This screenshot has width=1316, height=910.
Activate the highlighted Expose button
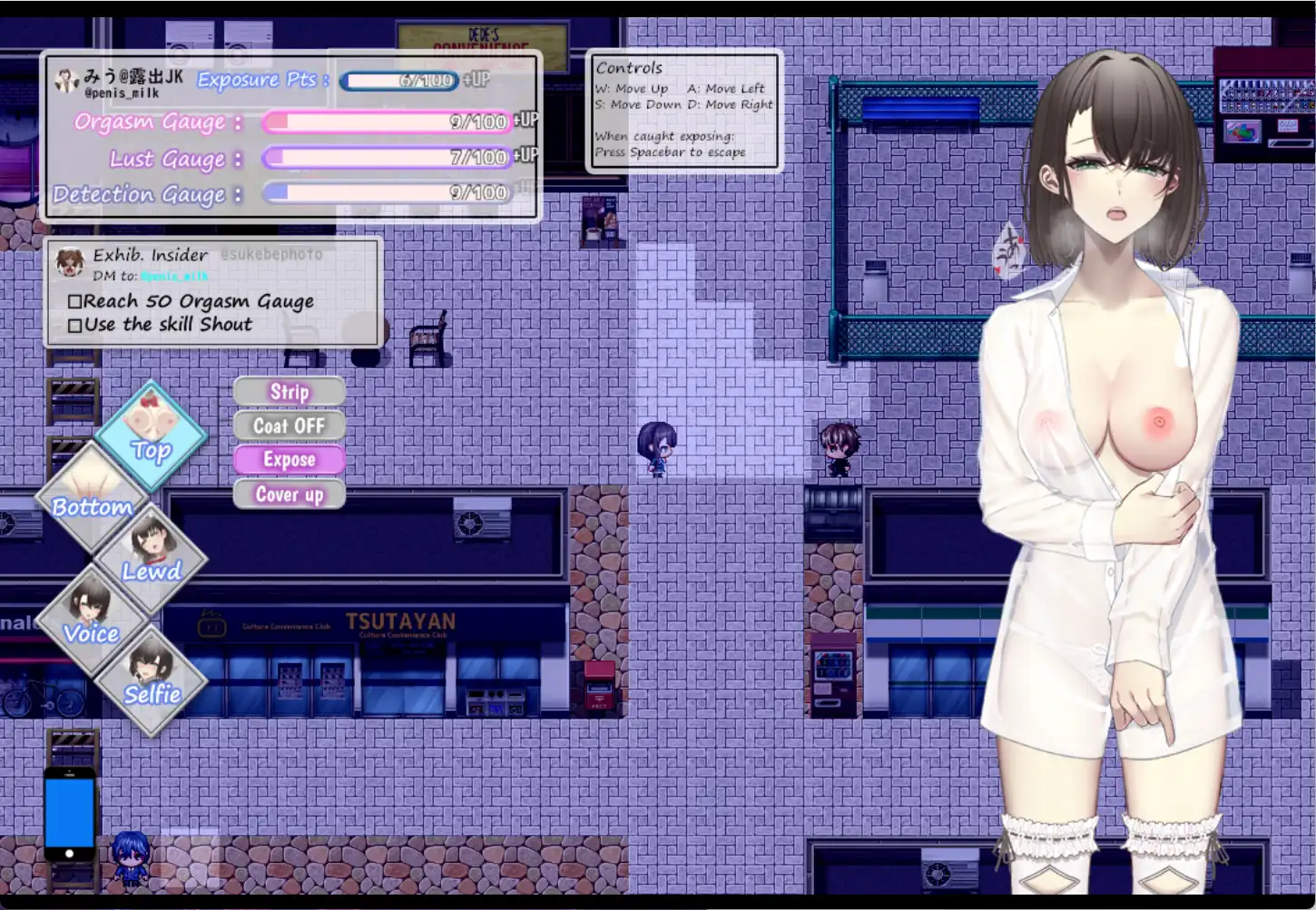tap(289, 459)
